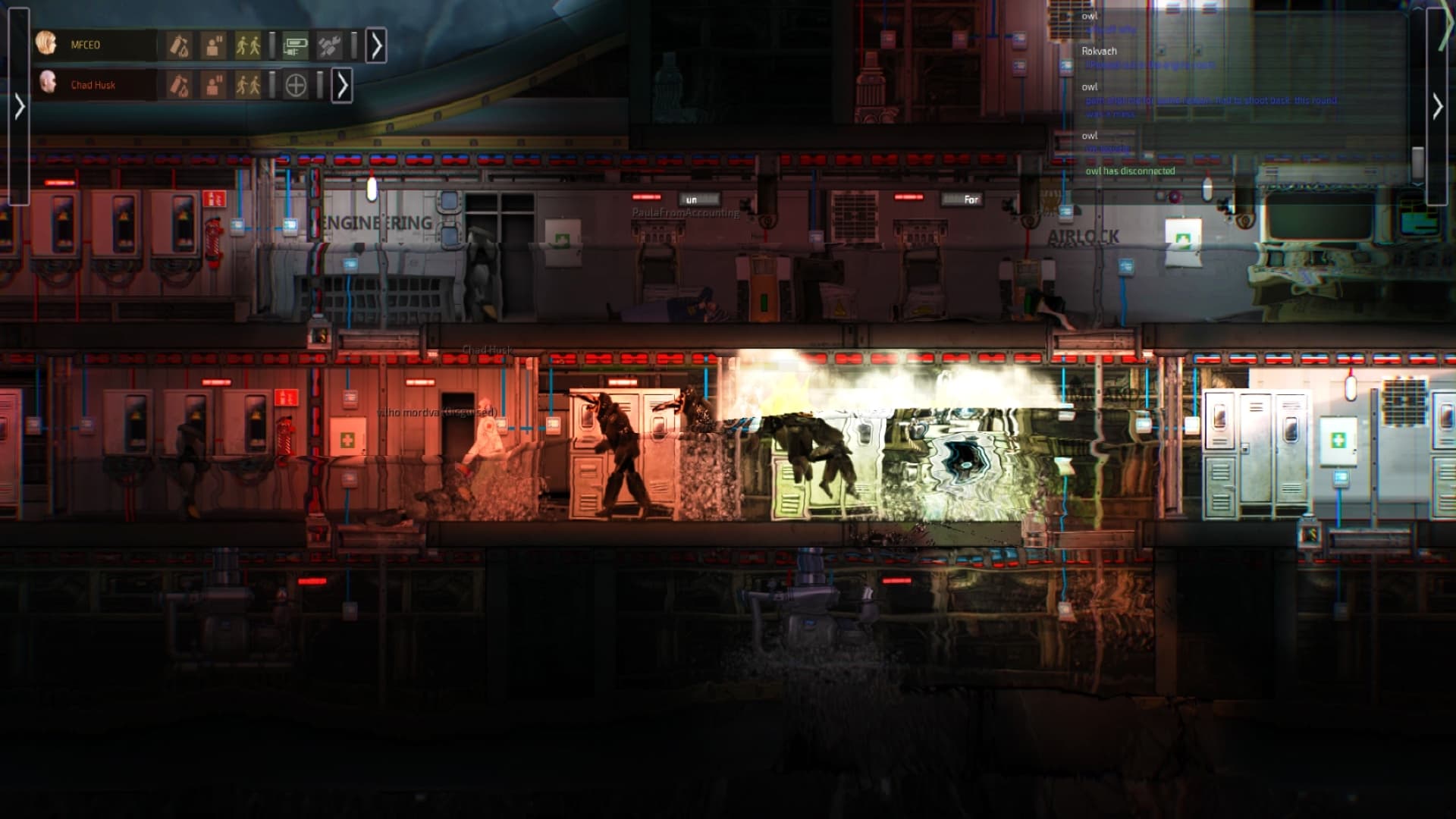The height and width of the screenshot is (819, 1456).
Task: Click the name Chad Husk in the crew list
Action: click(94, 85)
